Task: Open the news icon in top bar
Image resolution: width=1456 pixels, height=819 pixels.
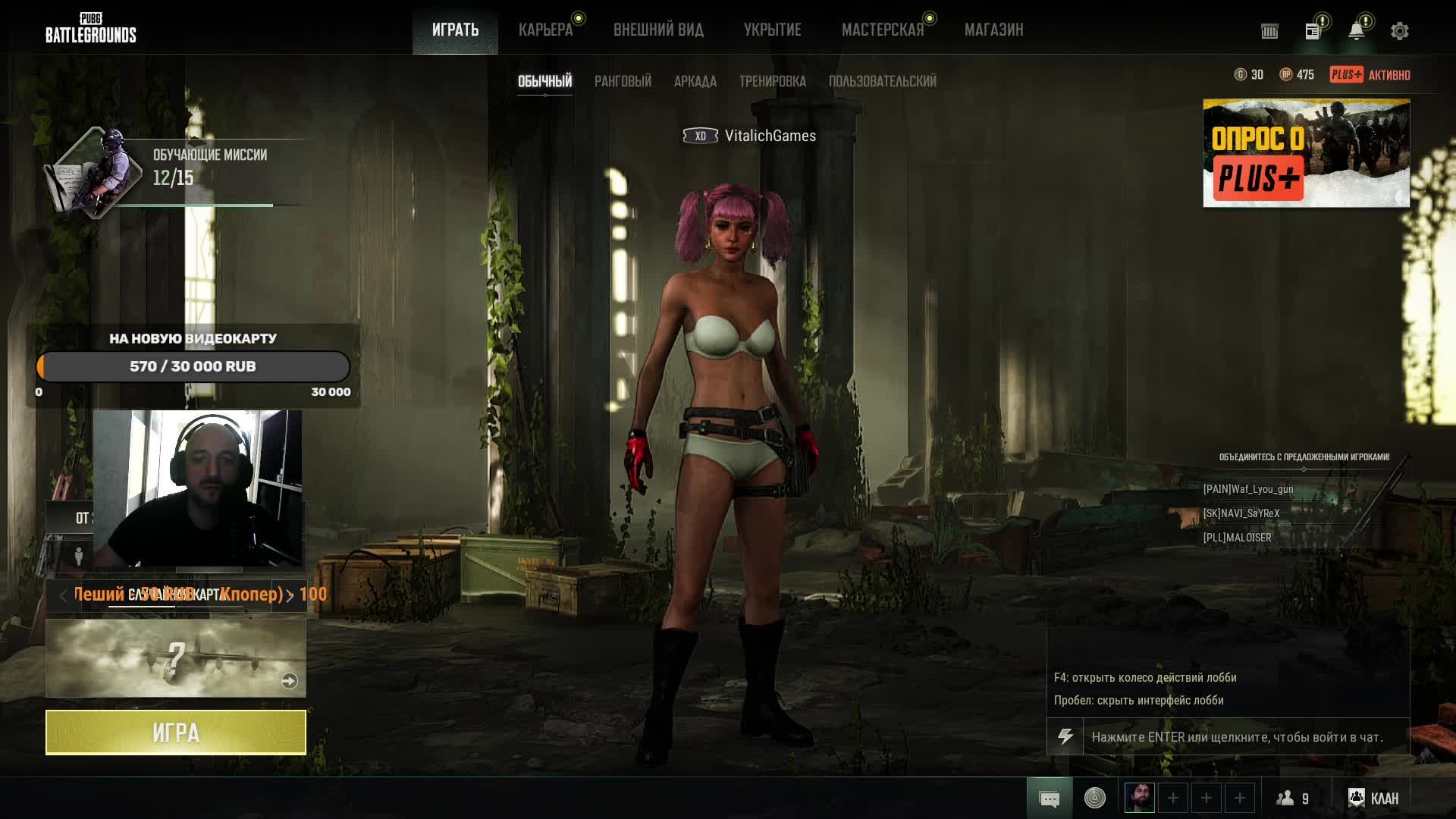Action: pos(1313,31)
